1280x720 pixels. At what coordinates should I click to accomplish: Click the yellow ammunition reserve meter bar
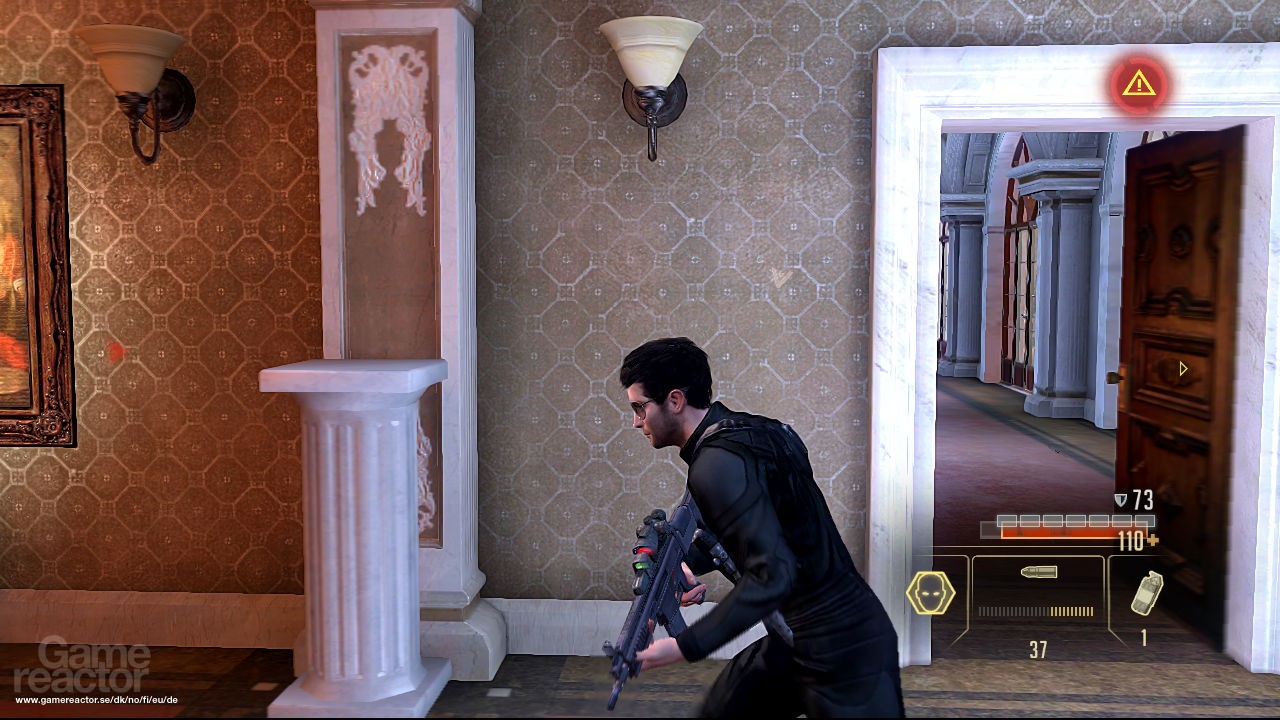point(1071,610)
